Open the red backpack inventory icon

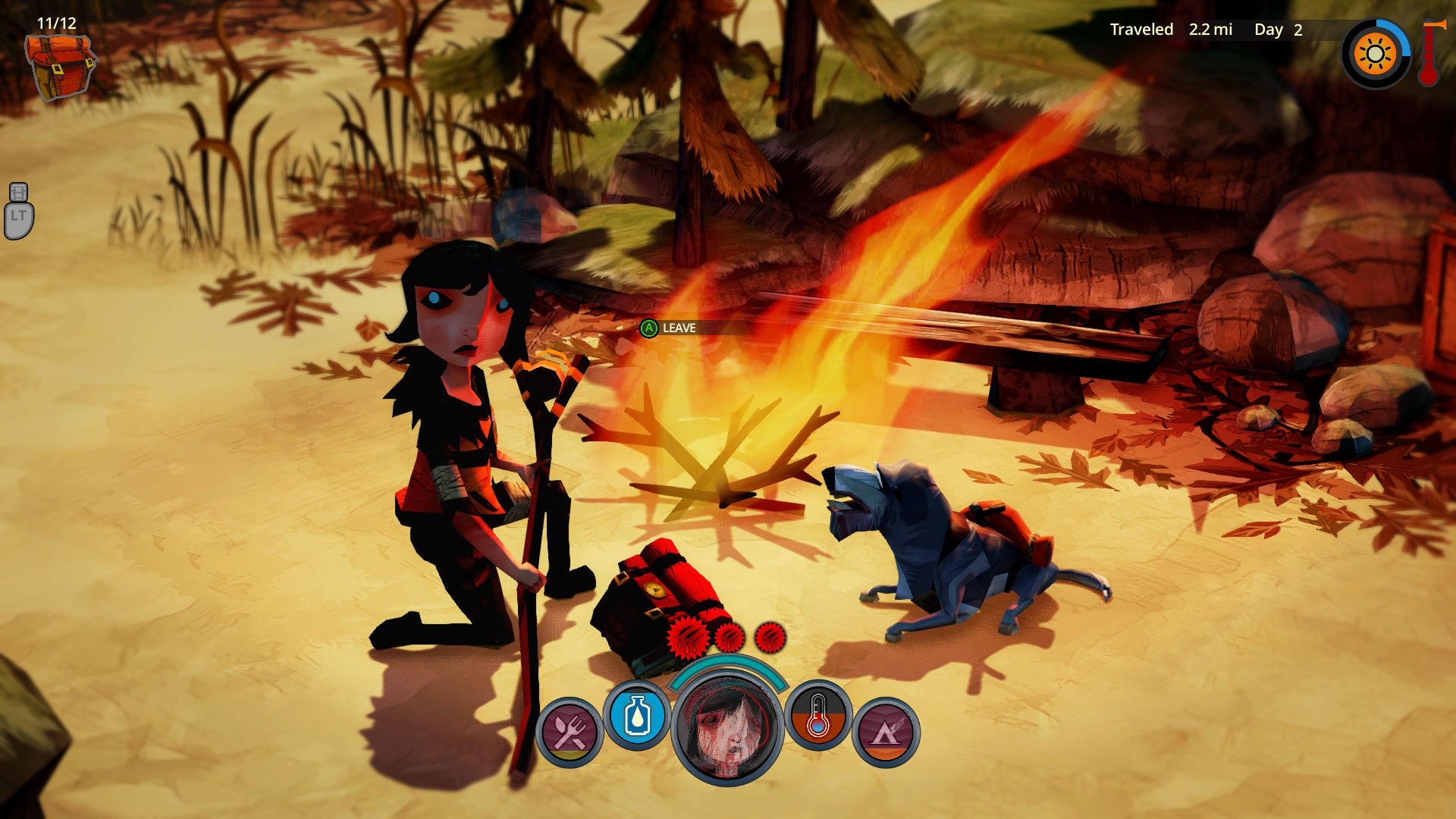pos(59,67)
